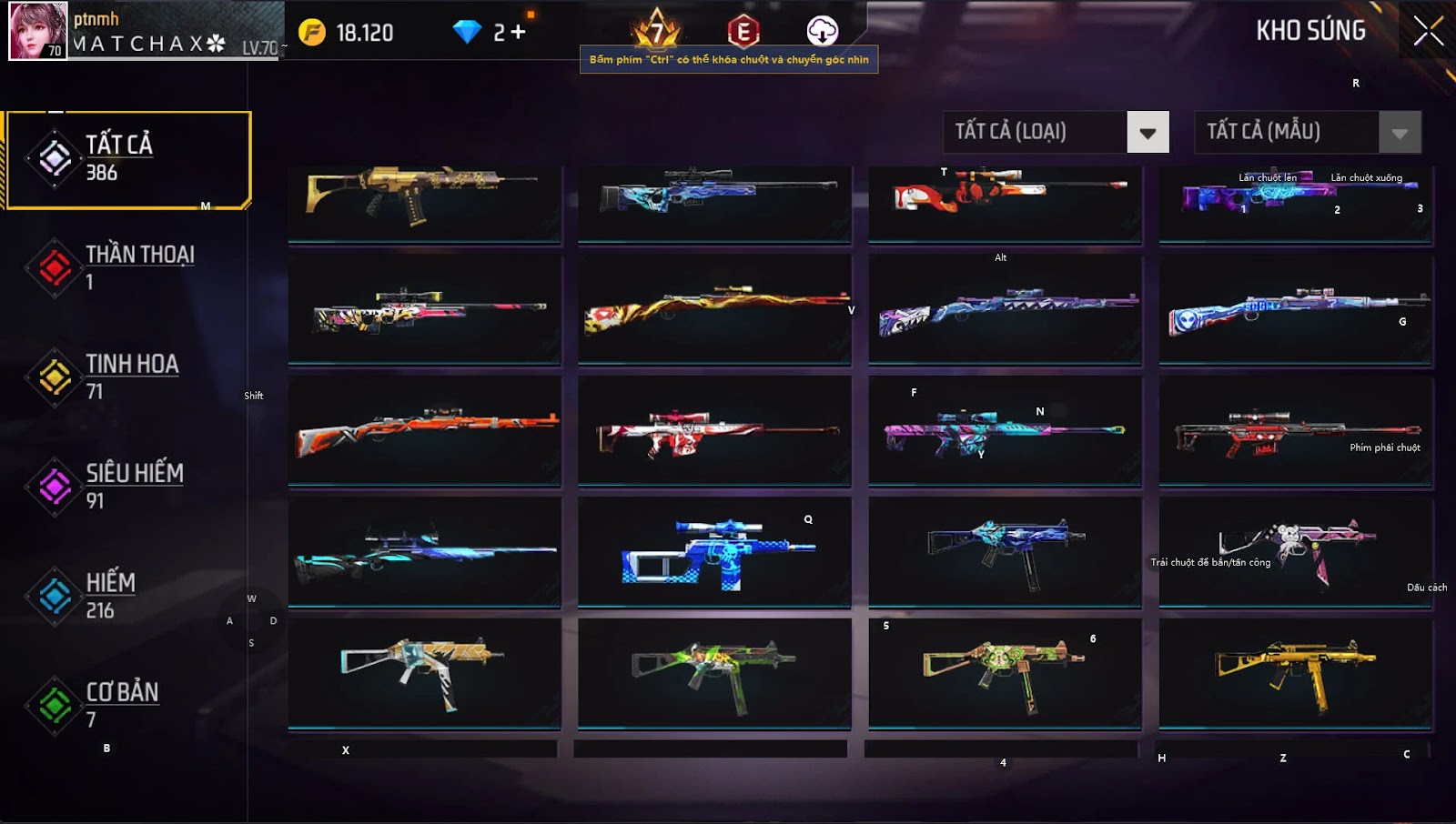Open the golden crown rank 7 badge
Image resolution: width=1456 pixels, height=824 pixels.
pos(656,31)
